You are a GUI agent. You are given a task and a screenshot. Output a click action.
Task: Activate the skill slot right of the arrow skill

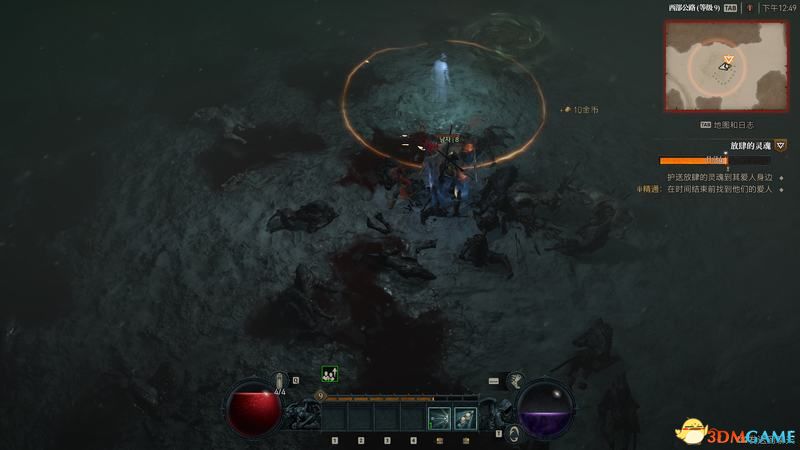(464, 417)
